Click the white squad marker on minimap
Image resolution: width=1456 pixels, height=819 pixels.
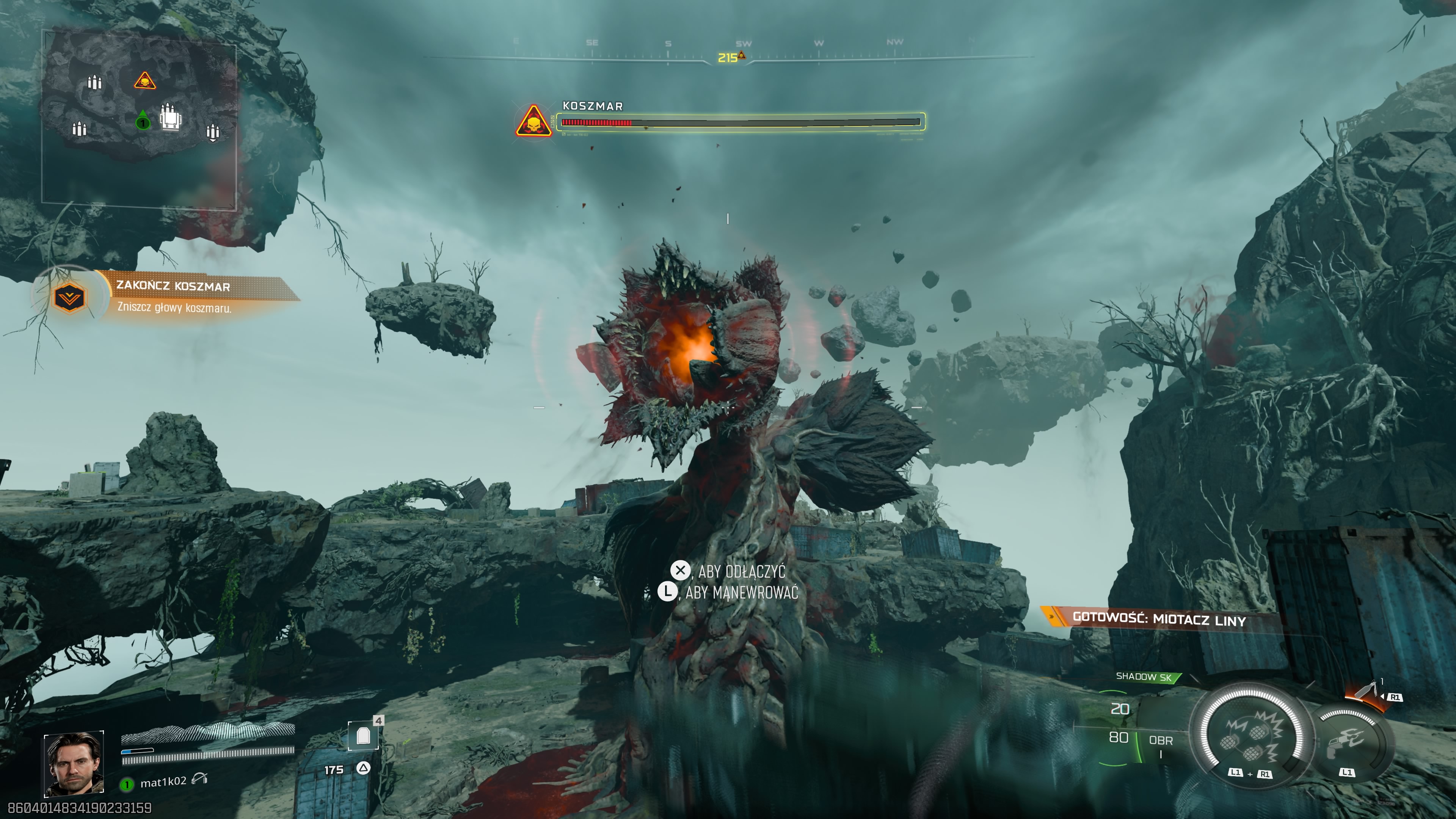click(170, 118)
